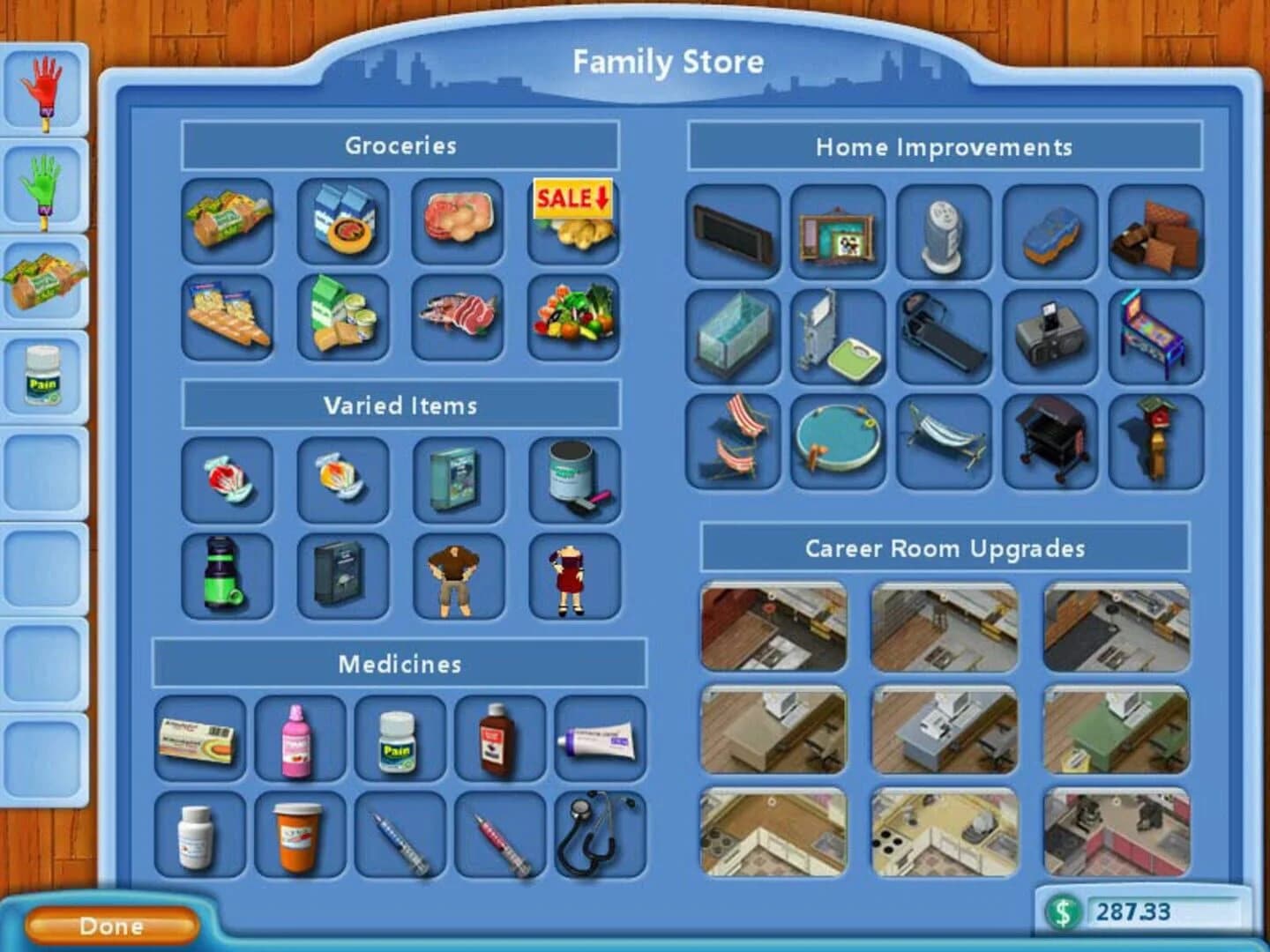Select the green camping lantern item

click(x=225, y=577)
